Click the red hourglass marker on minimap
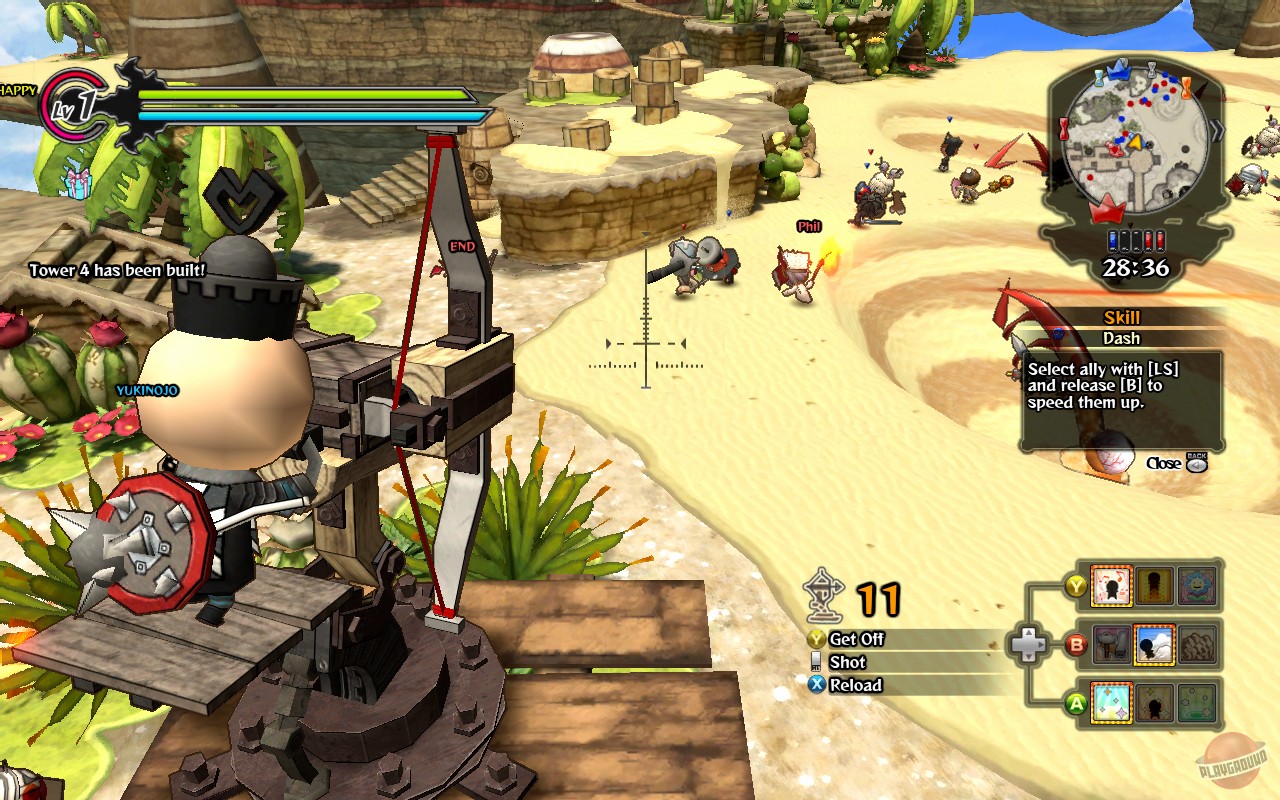This screenshot has height=800, width=1280. pyautogui.click(x=1063, y=128)
